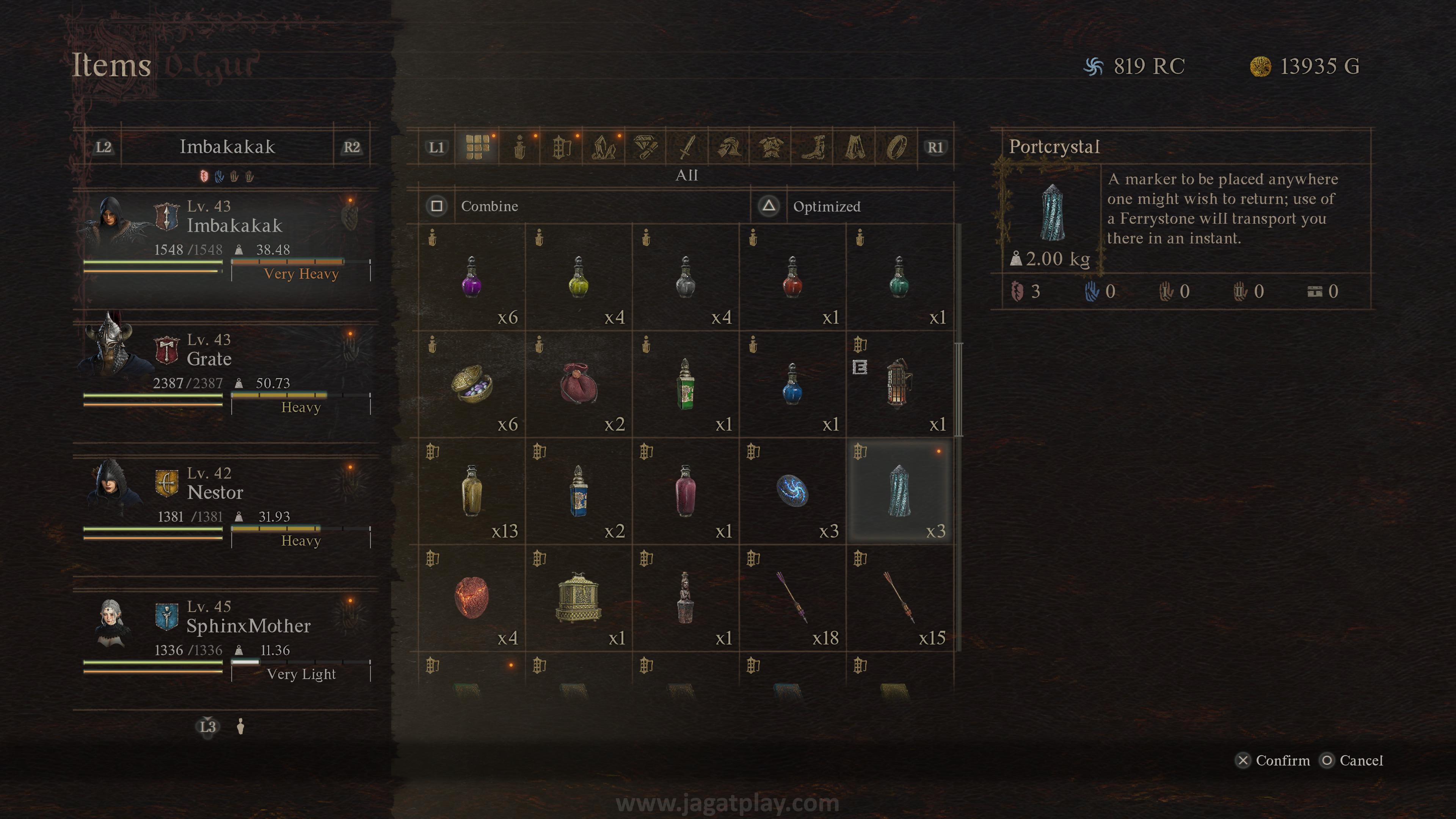The image size is (1456, 819).
Task: Click the Optimized sort option
Action: tap(826, 206)
